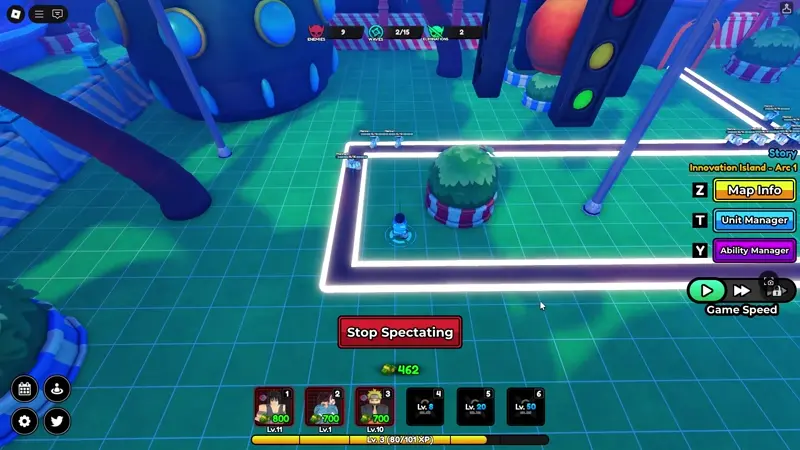Open the Roblox chat window
The image size is (800, 450).
click(x=57, y=14)
